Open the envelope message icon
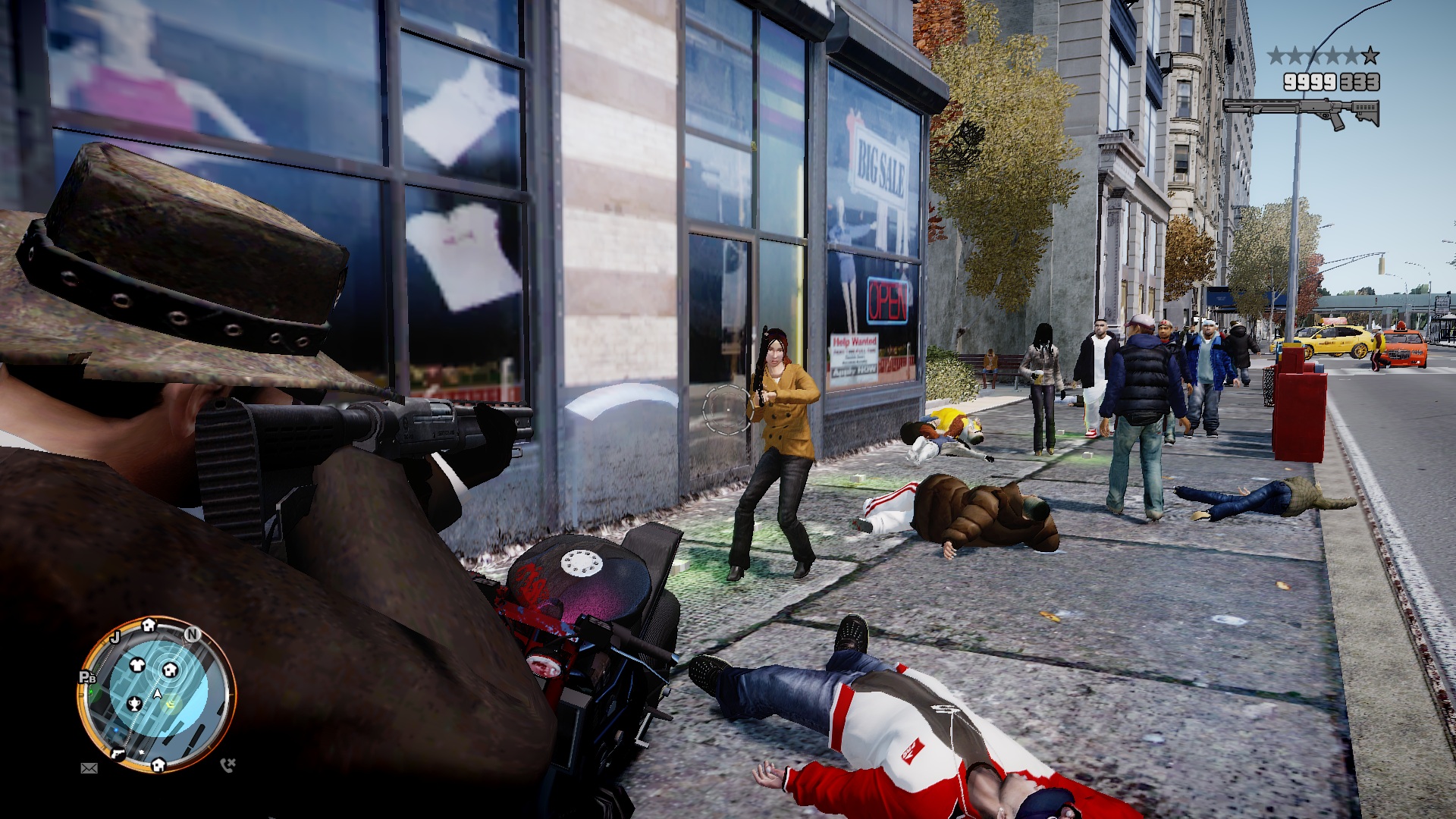This screenshot has width=1456, height=819. click(x=89, y=768)
